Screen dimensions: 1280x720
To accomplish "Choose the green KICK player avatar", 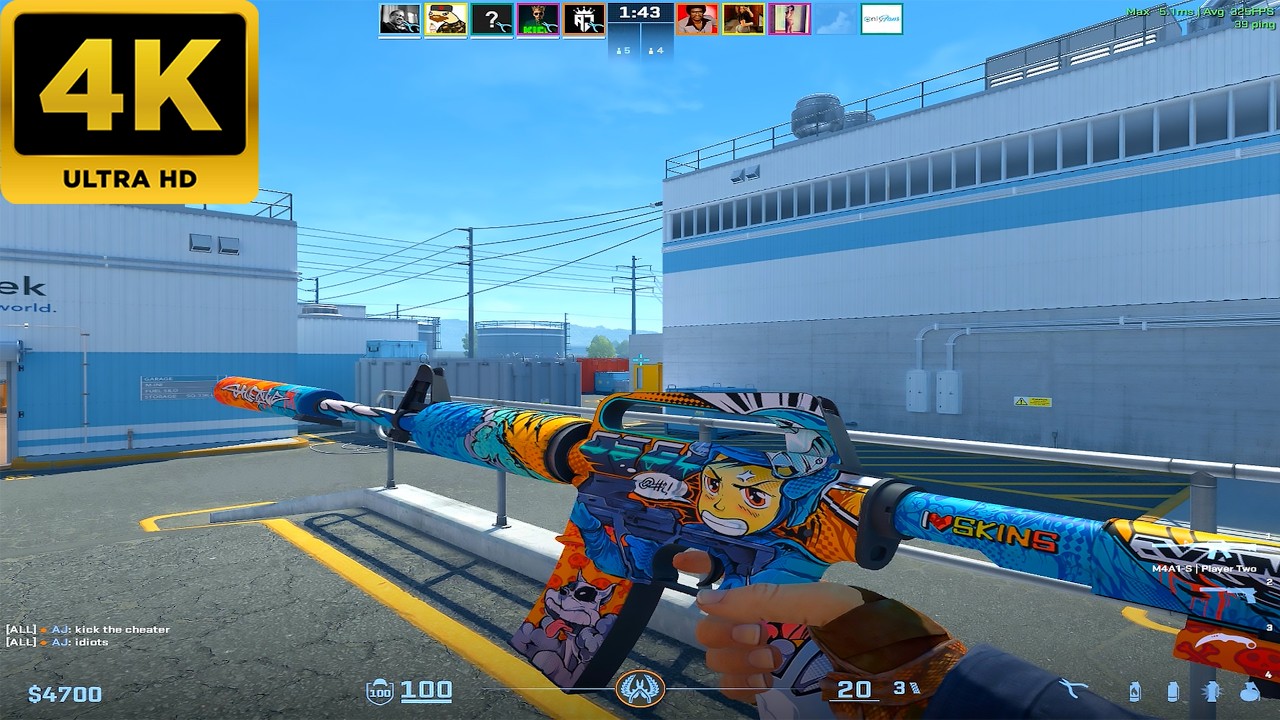I will [x=537, y=19].
